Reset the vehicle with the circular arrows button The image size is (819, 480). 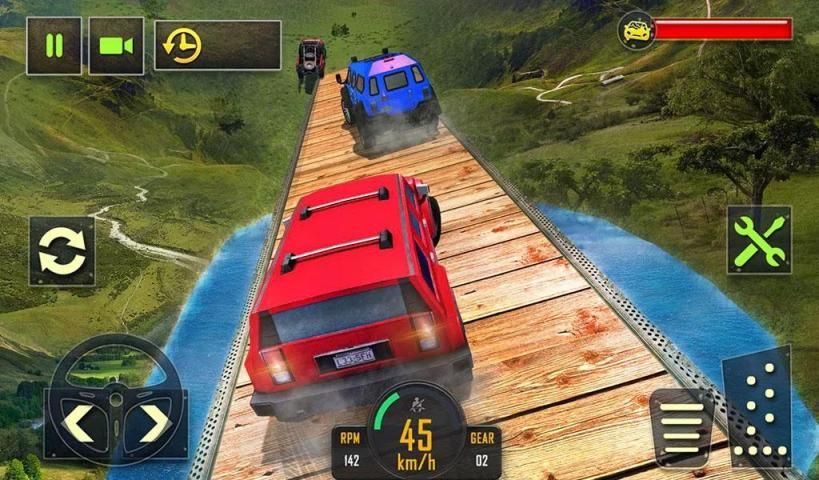(62, 250)
